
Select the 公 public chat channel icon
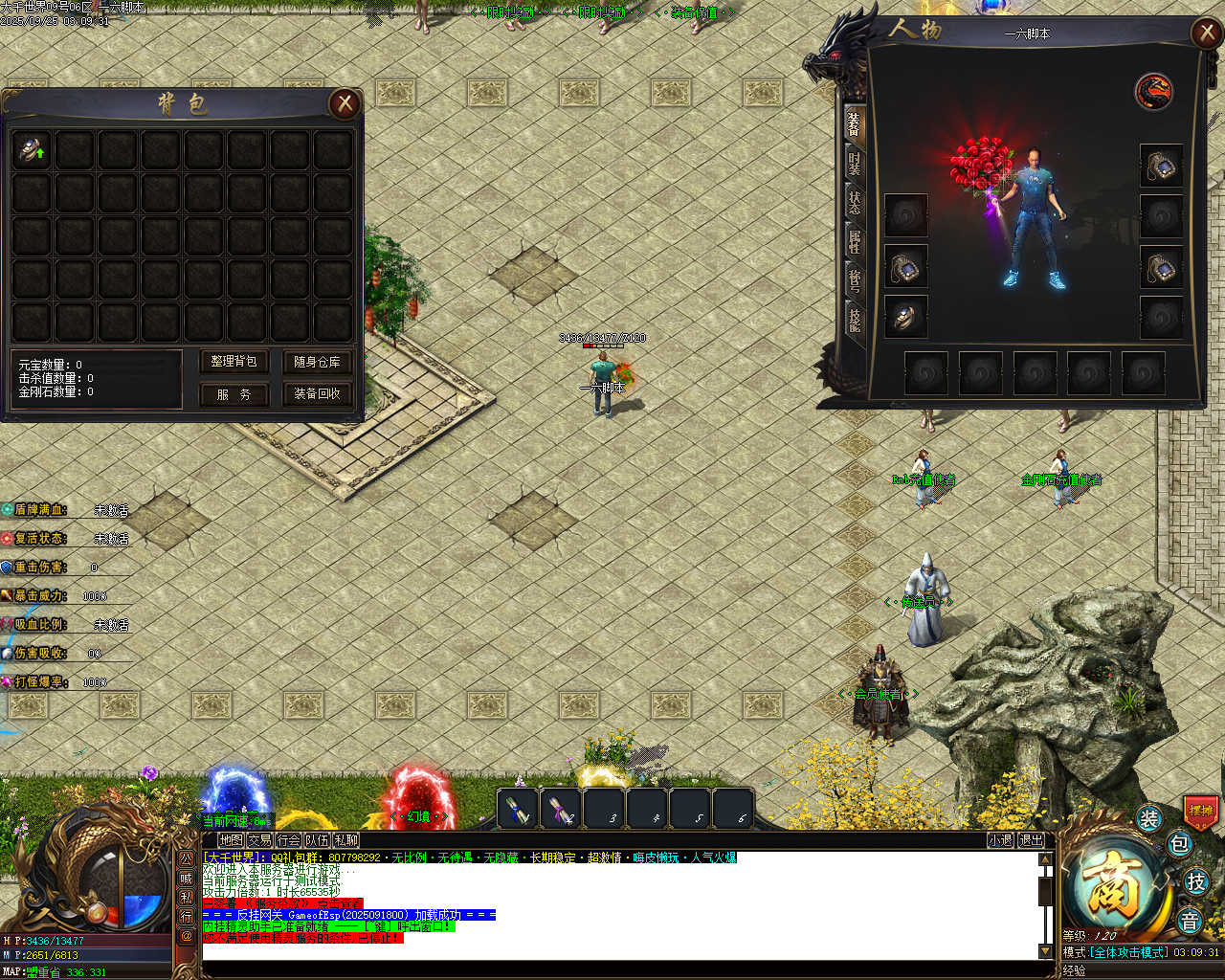(186, 859)
